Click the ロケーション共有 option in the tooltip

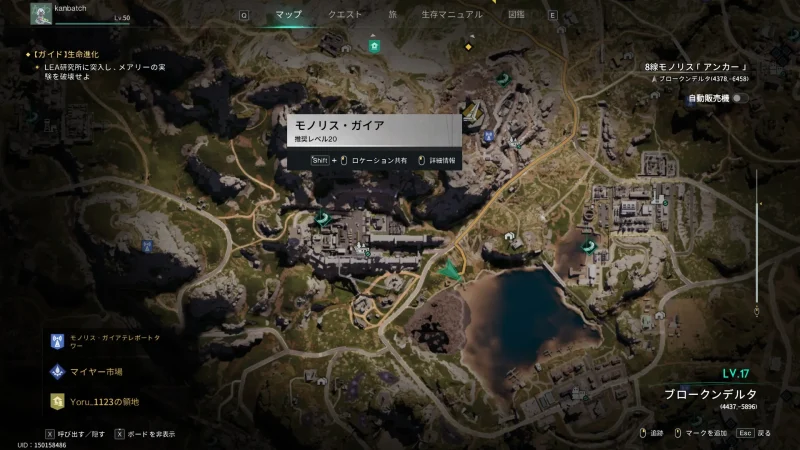click(378, 160)
